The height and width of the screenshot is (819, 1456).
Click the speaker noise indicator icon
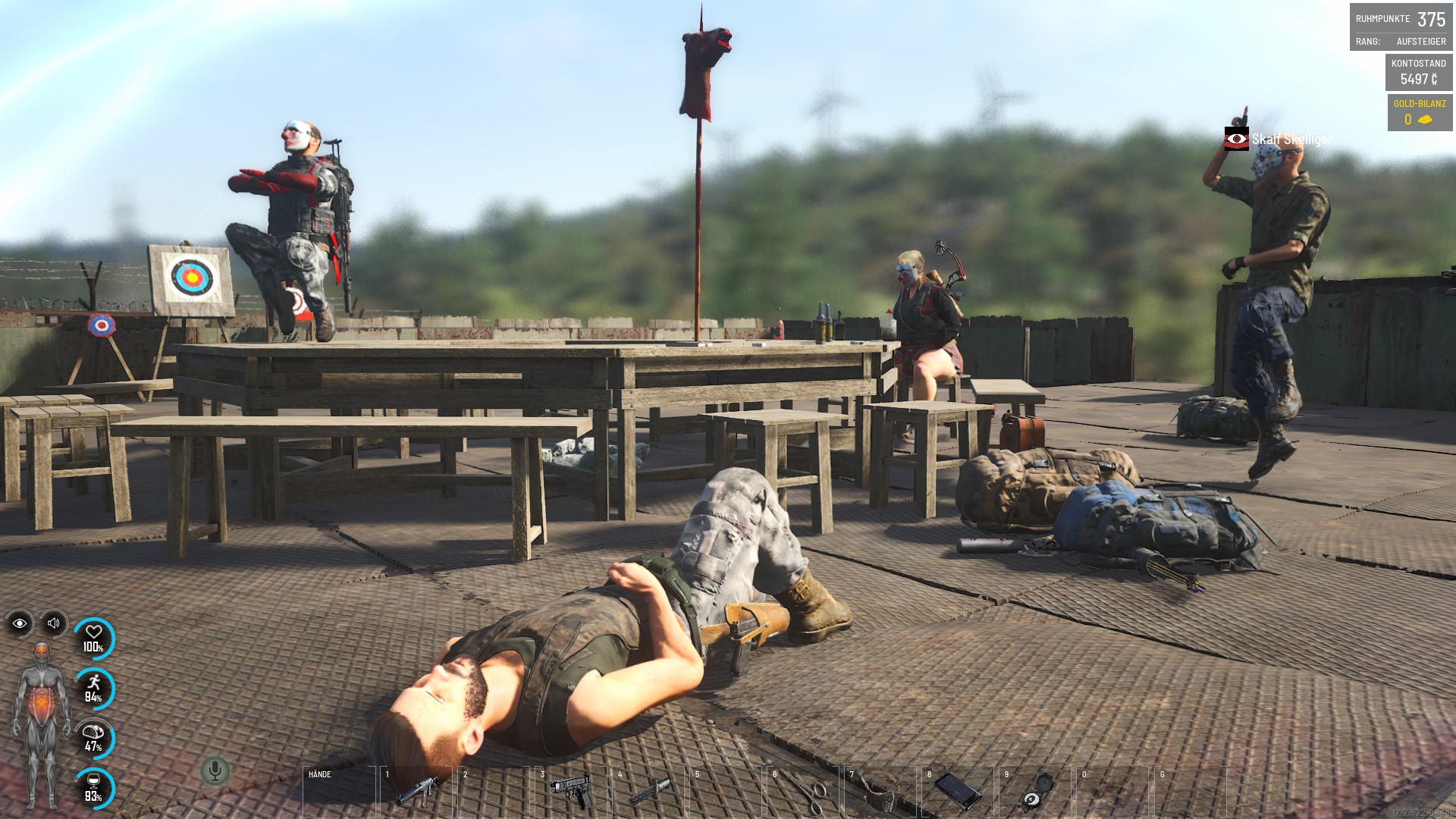pos(54,623)
